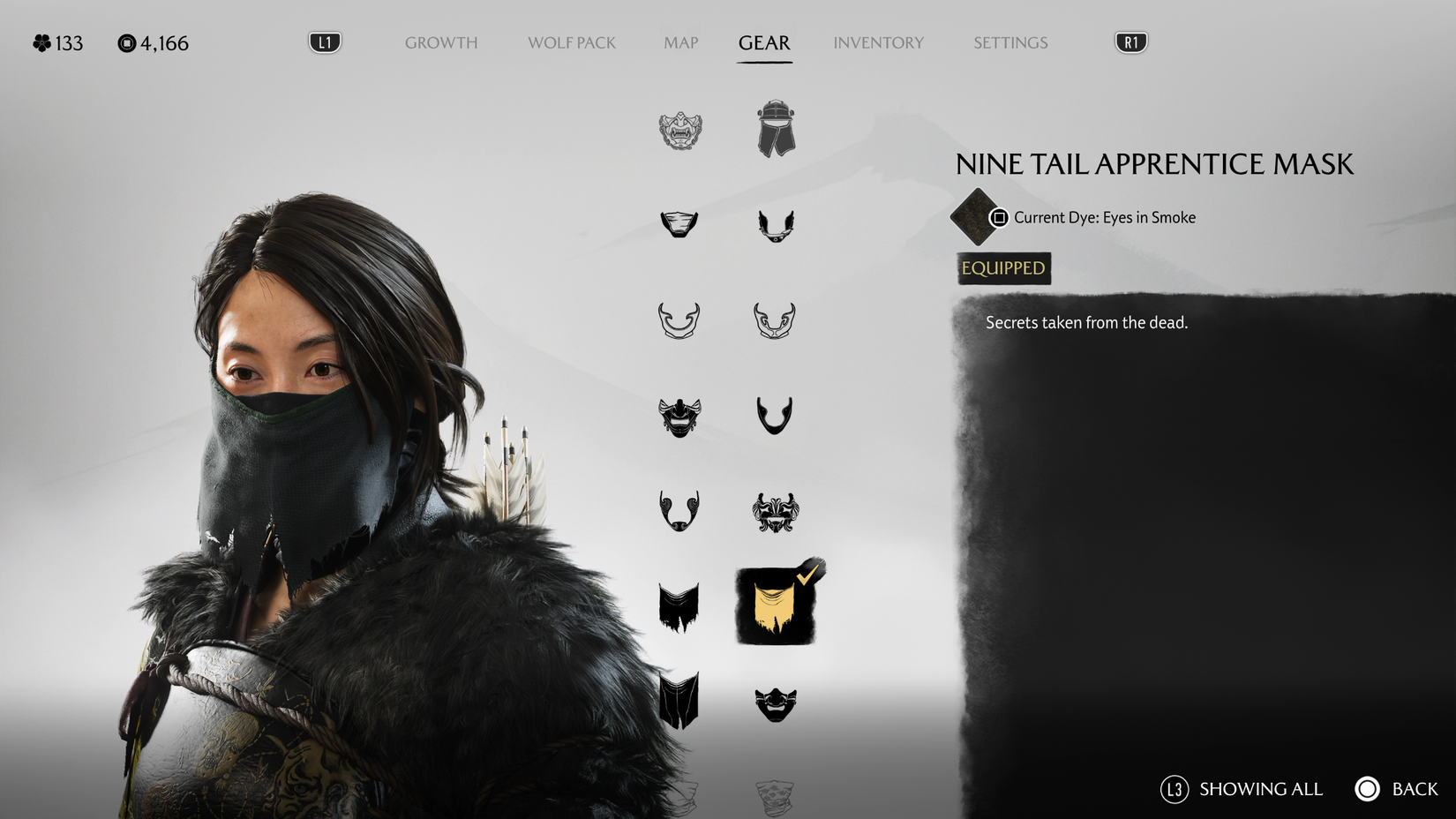The height and width of the screenshot is (819, 1456).
Task: Click the BACK circle button
Action: coord(1367,789)
